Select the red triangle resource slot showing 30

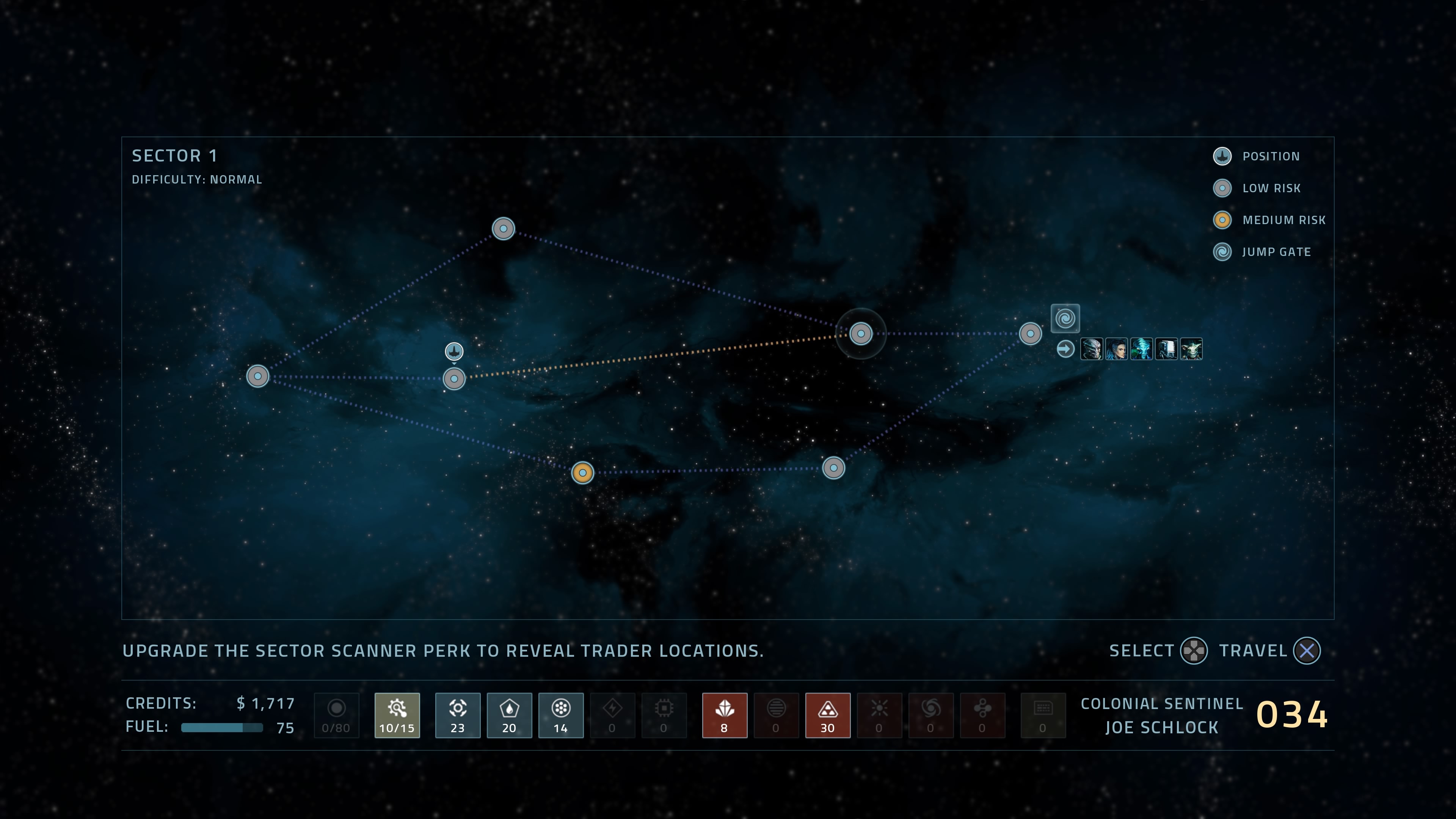pyautogui.click(x=827, y=715)
